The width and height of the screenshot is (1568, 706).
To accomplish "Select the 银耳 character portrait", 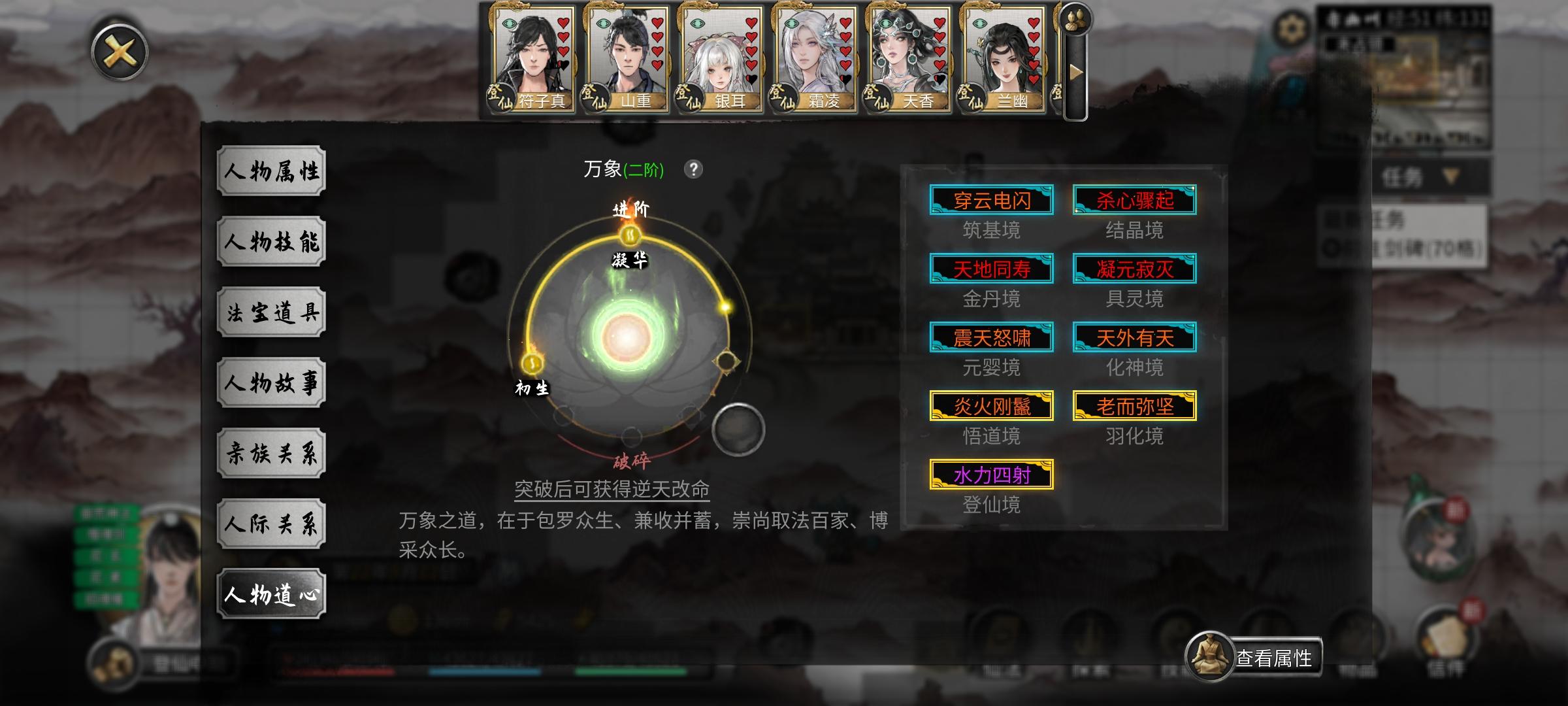I will 723,59.
